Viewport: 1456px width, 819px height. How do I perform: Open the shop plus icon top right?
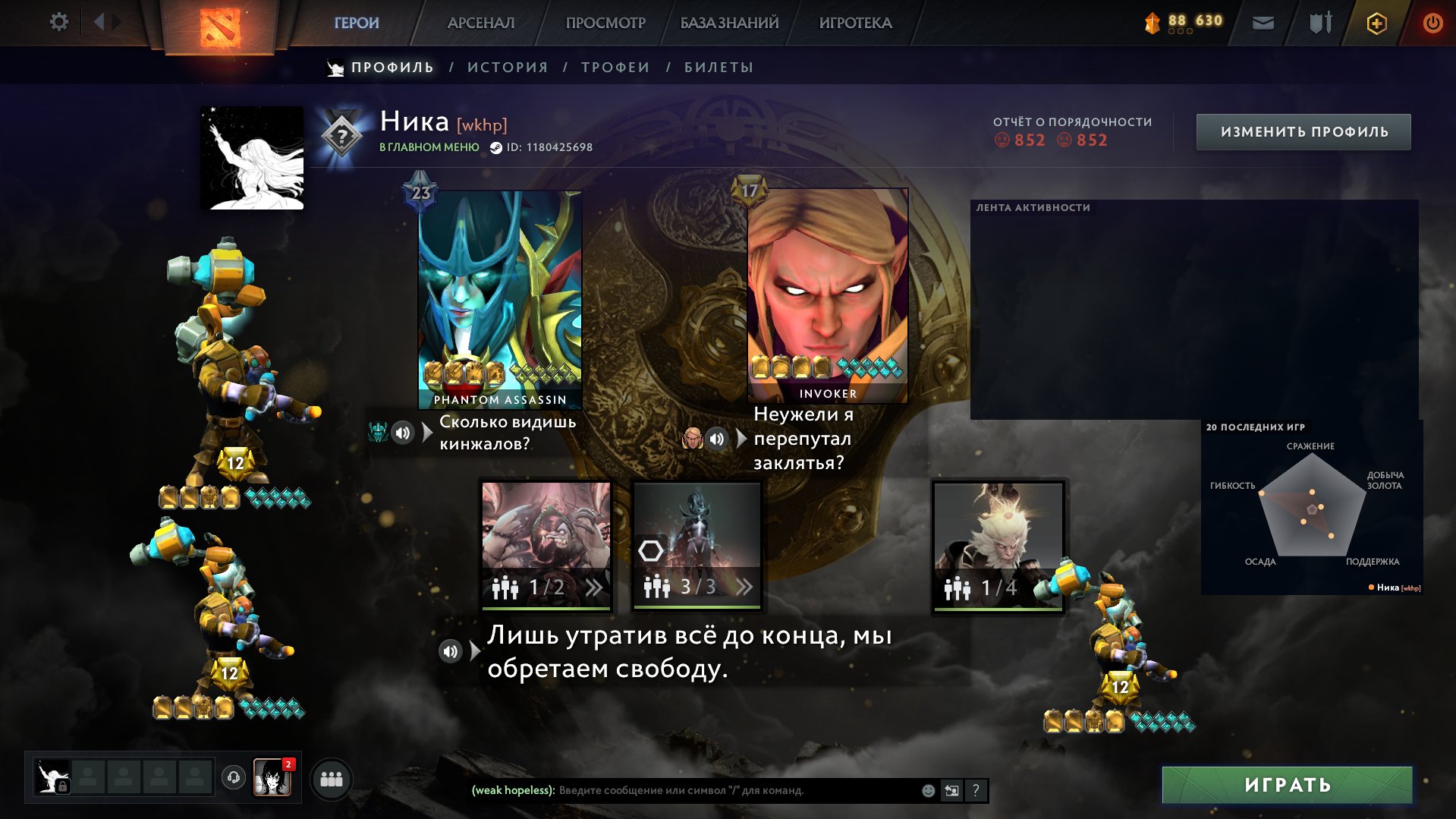(x=1376, y=23)
